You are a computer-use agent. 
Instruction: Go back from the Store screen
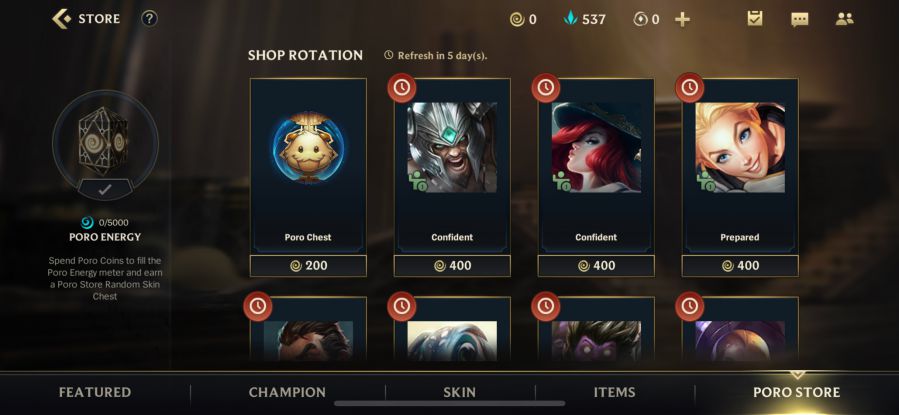62,18
